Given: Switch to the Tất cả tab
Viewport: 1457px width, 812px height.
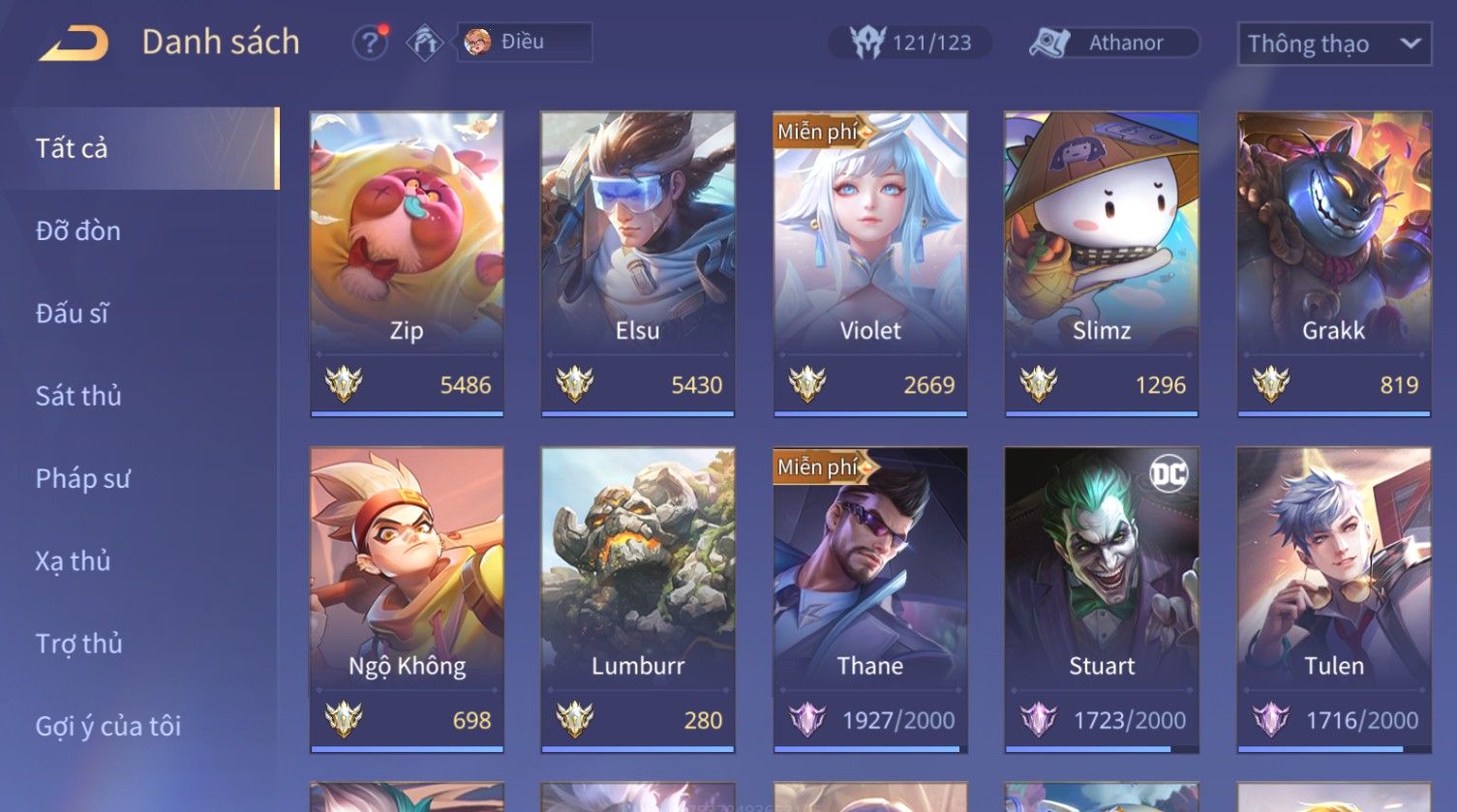Looking at the screenshot, I should pyautogui.click(x=140, y=148).
